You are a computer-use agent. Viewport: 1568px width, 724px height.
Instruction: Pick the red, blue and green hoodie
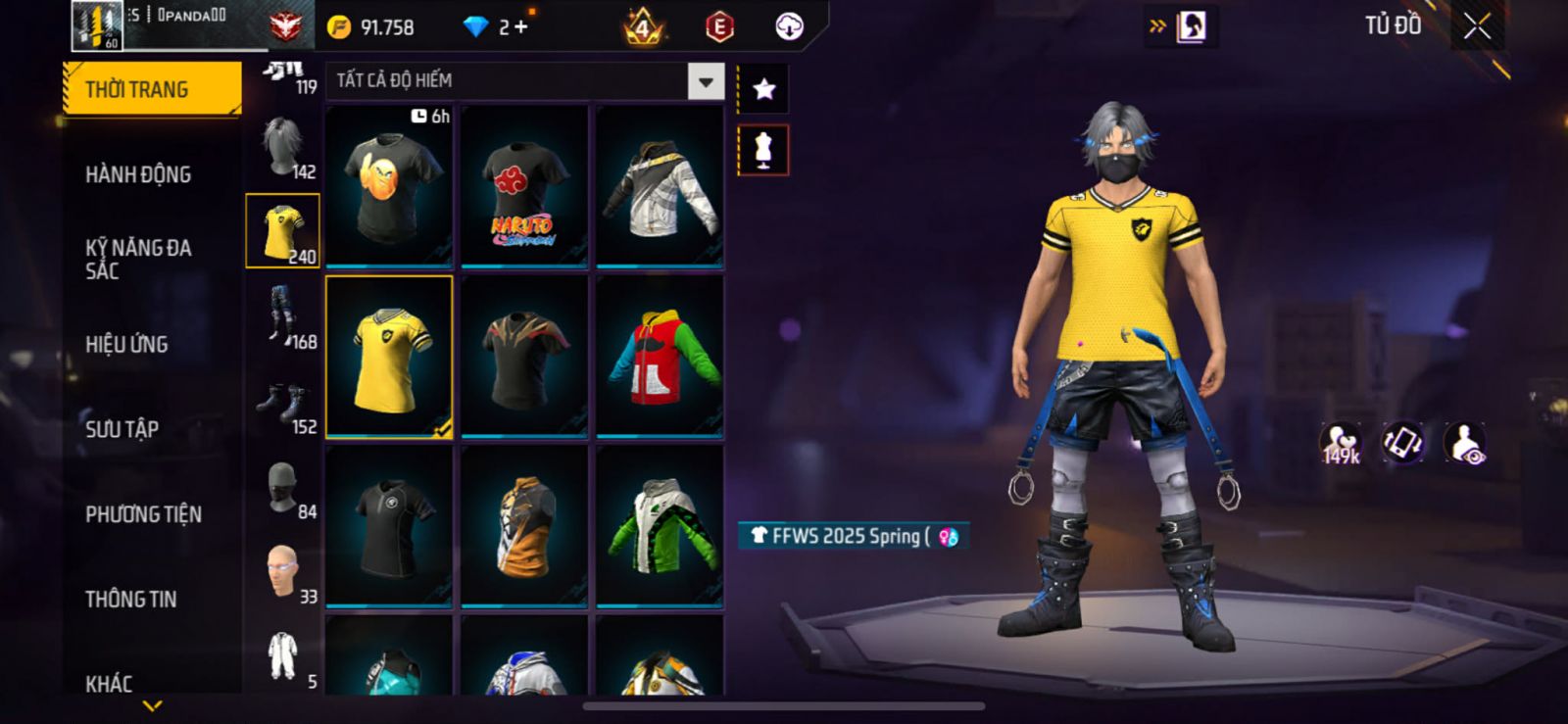[660, 357]
